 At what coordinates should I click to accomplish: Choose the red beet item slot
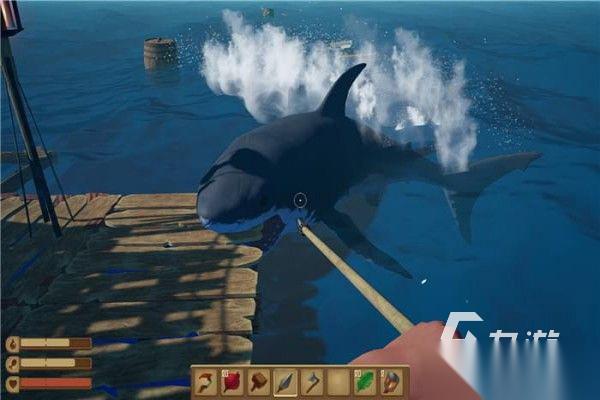pos(233,382)
